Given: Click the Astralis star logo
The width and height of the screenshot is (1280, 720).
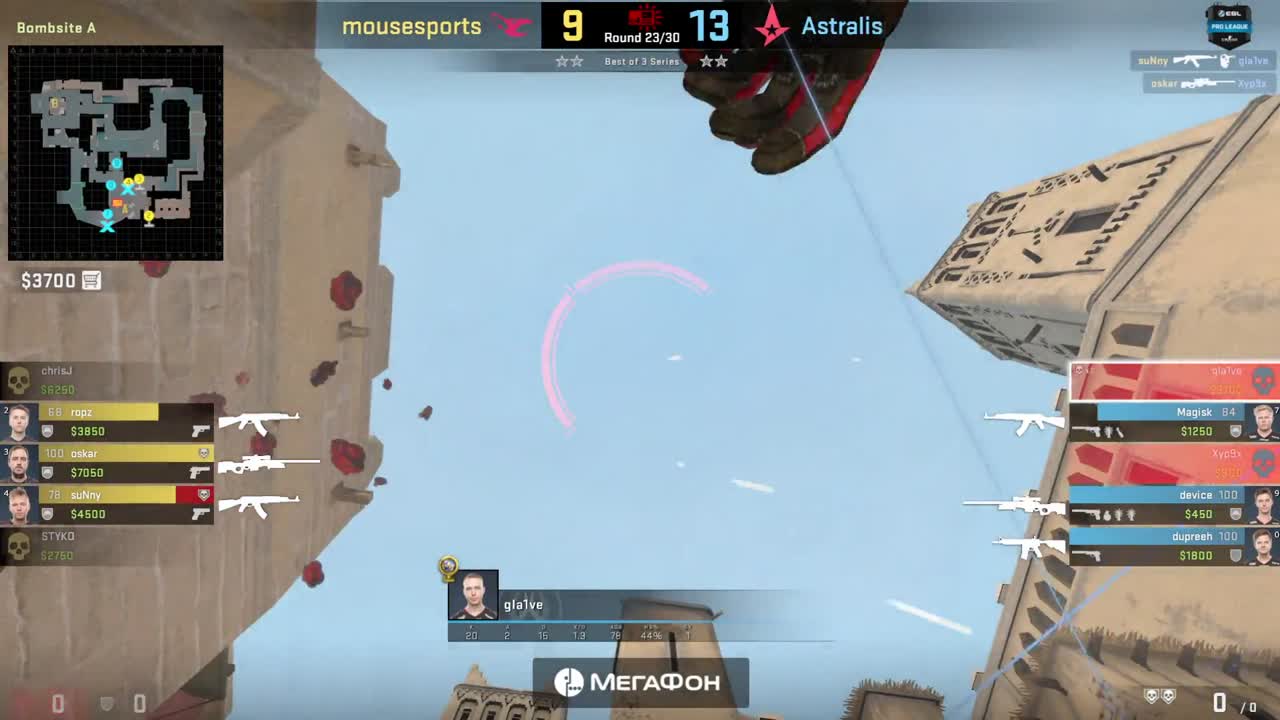Looking at the screenshot, I should [770, 26].
